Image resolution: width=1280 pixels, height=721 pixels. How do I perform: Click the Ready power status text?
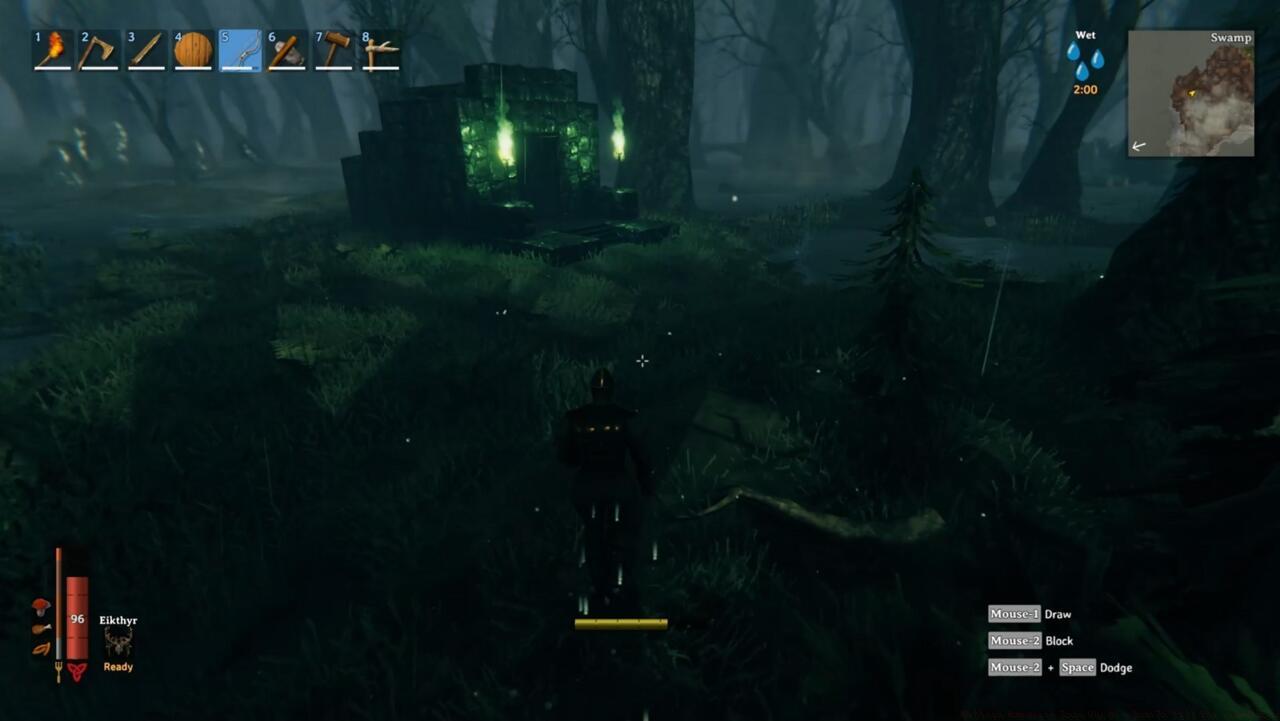[117, 666]
